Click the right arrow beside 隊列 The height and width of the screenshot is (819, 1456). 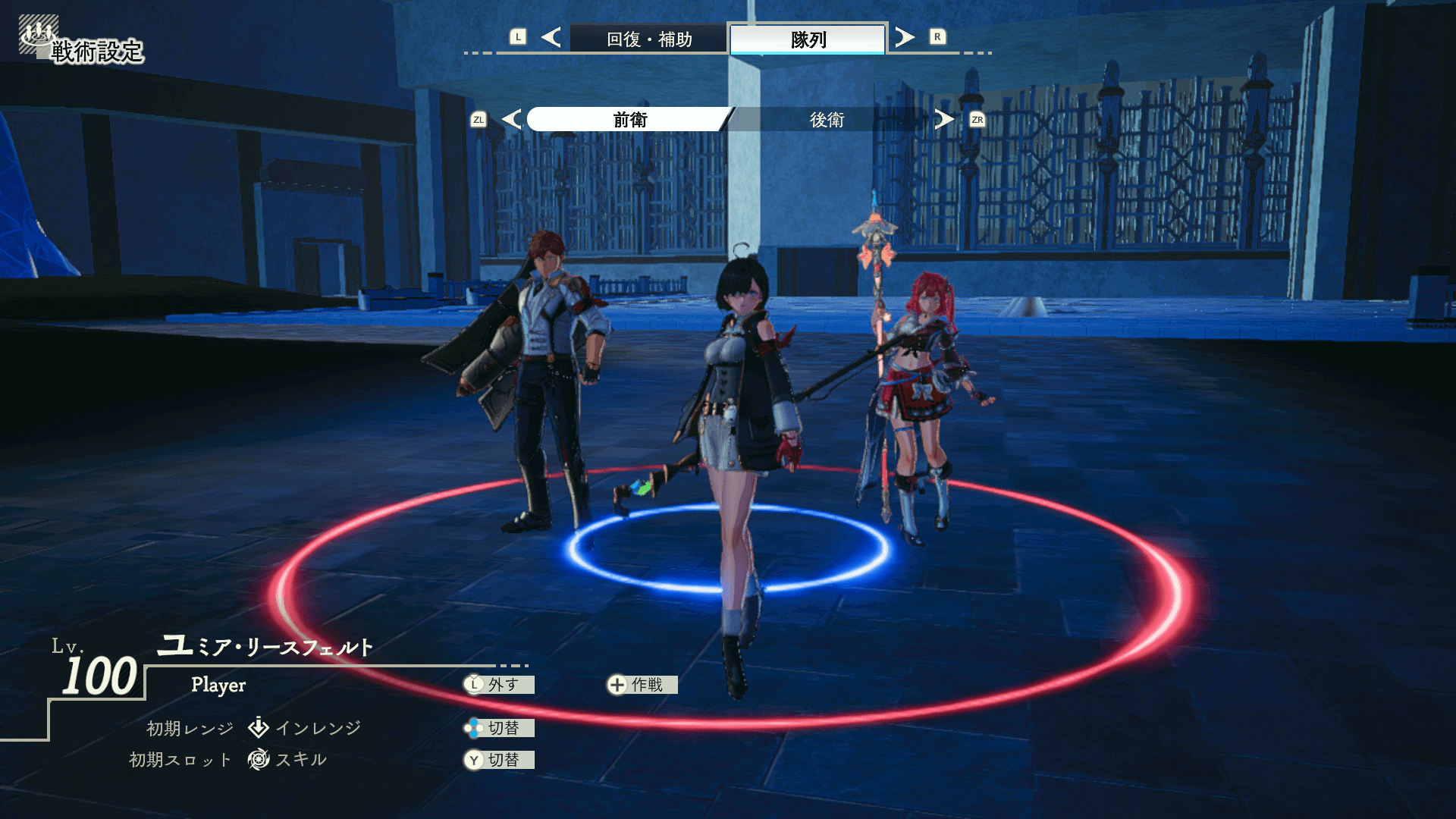(904, 37)
